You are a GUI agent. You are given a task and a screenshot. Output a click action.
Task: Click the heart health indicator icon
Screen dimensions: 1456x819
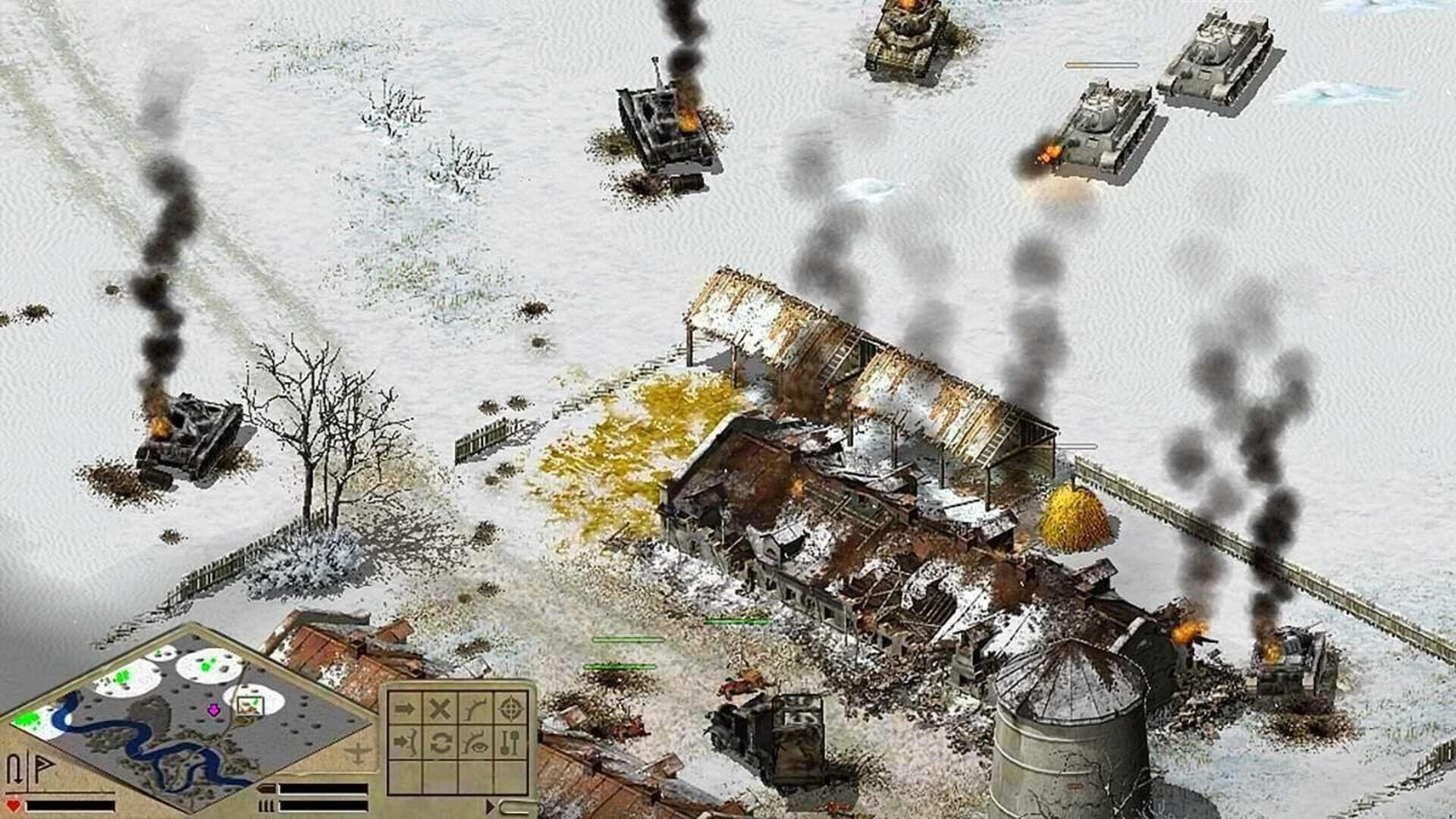coord(13,805)
